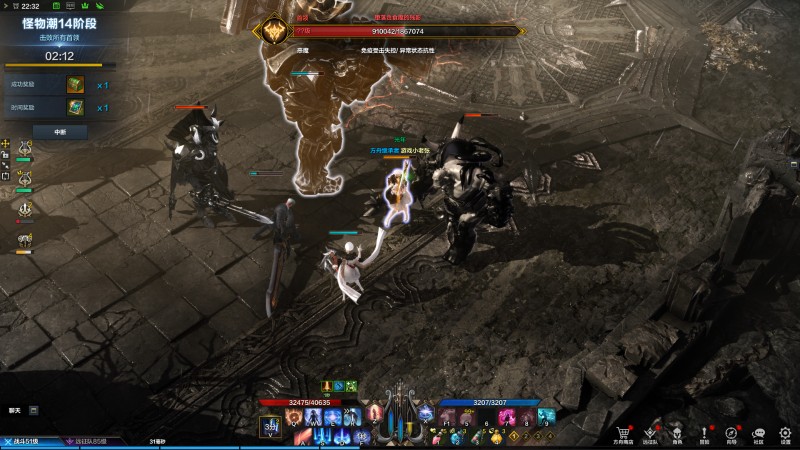Click the 中断 (interrupt) button

58,131
